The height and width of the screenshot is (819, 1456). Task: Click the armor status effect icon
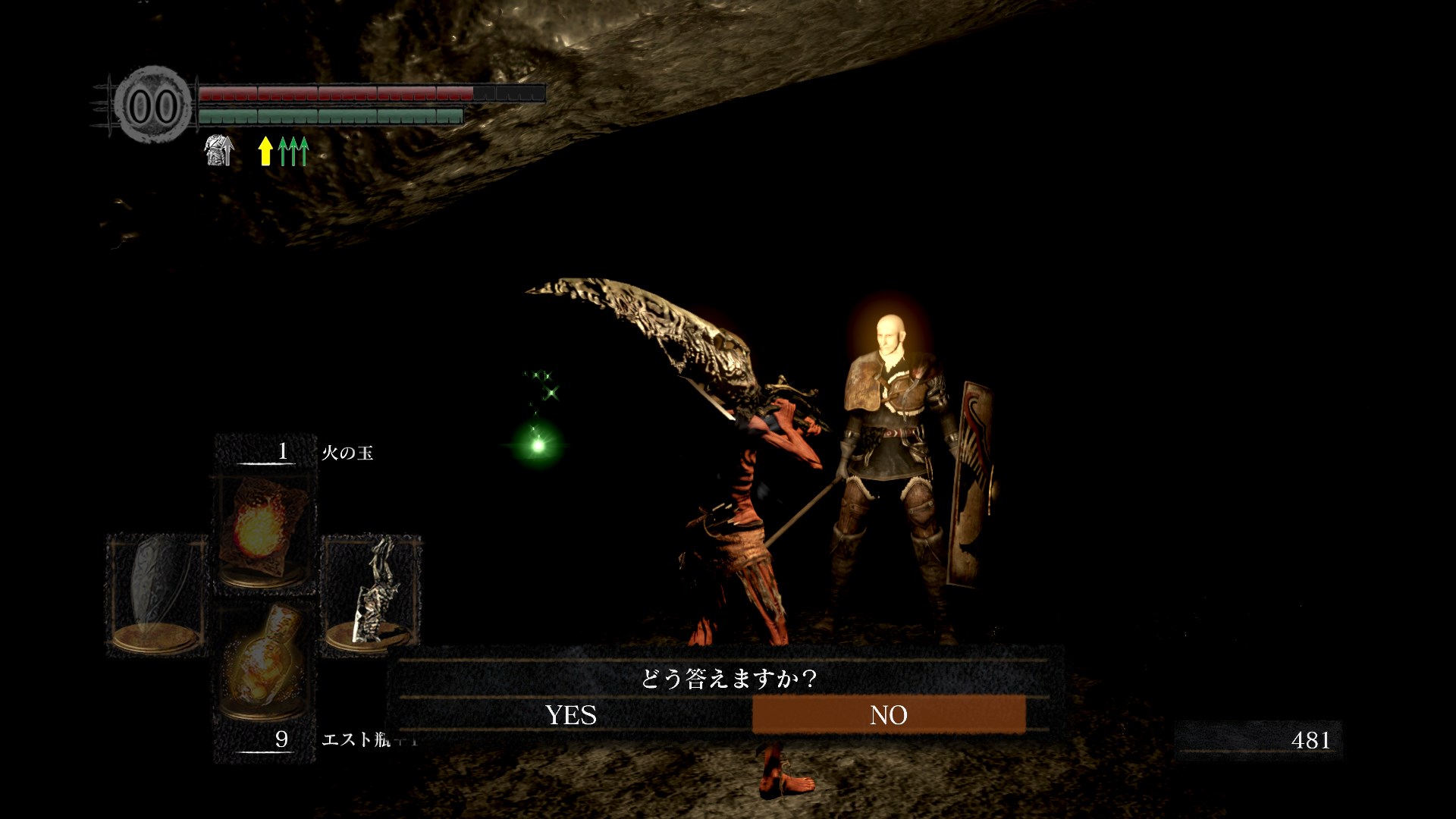pyautogui.click(x=219, y=150)
